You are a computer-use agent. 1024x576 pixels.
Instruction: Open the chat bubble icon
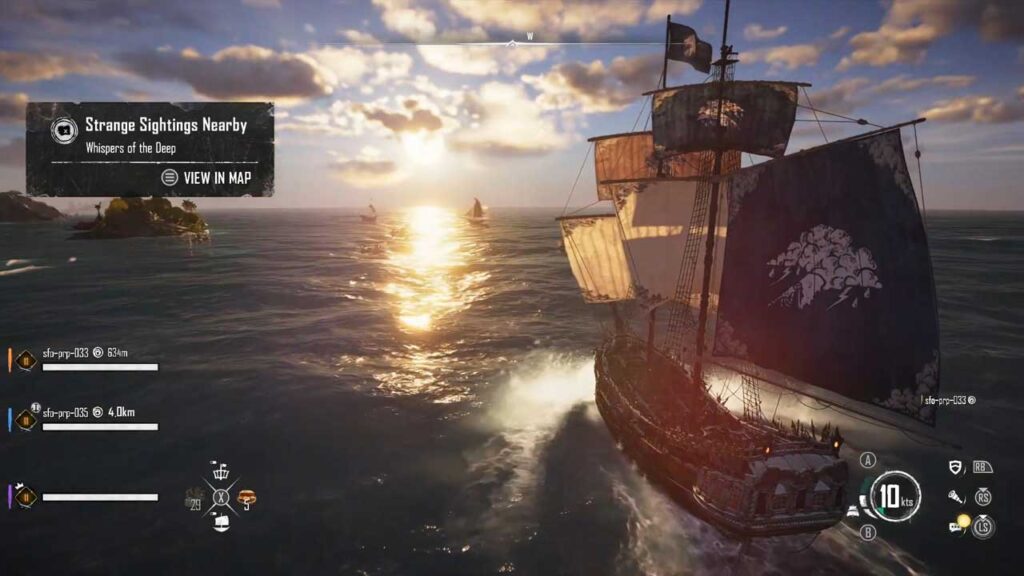pos(956,524)
